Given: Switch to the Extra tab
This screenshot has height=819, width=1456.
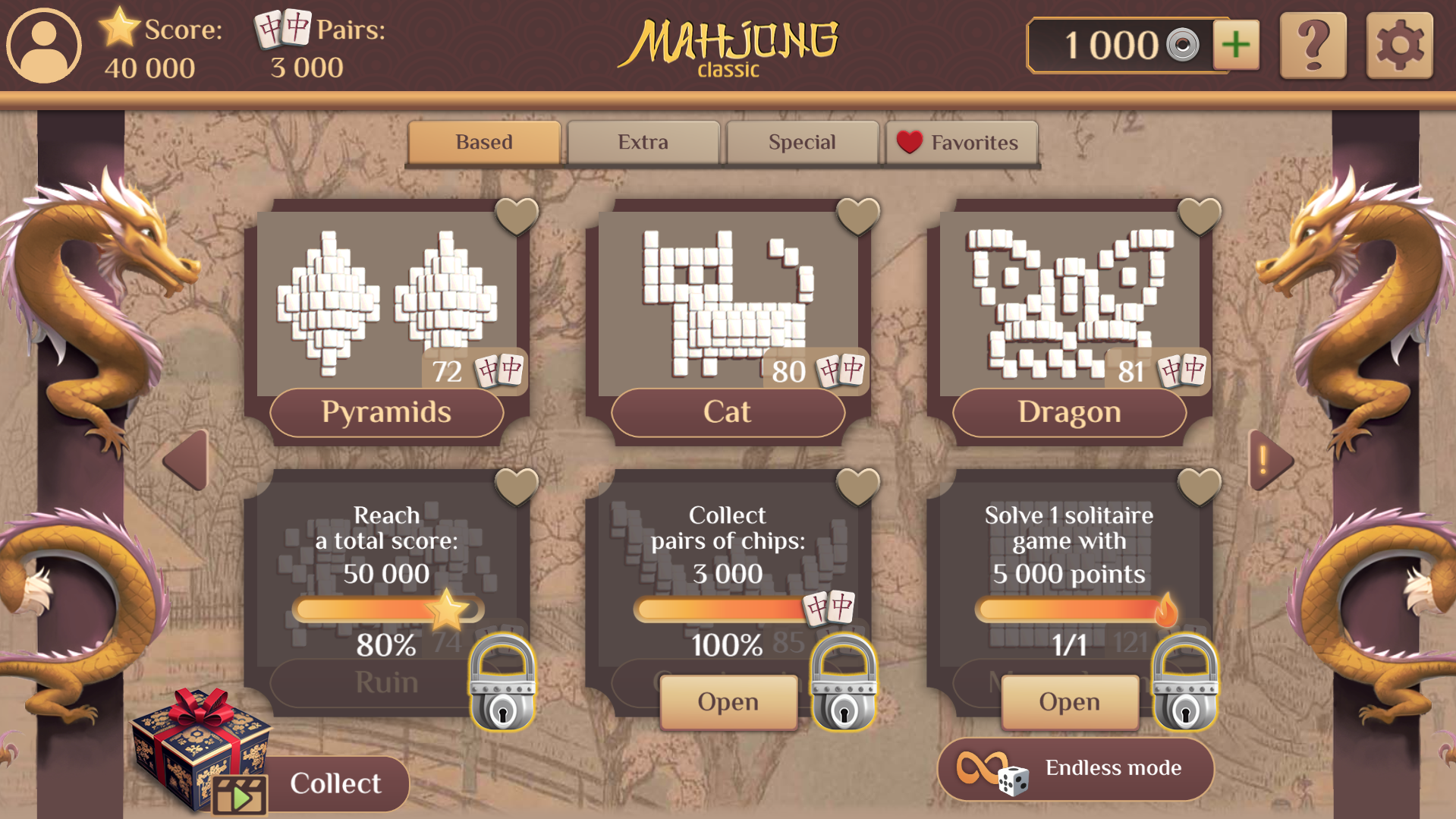Looking at the screenshot, I should pyautogui.click(x=643, y=142).
